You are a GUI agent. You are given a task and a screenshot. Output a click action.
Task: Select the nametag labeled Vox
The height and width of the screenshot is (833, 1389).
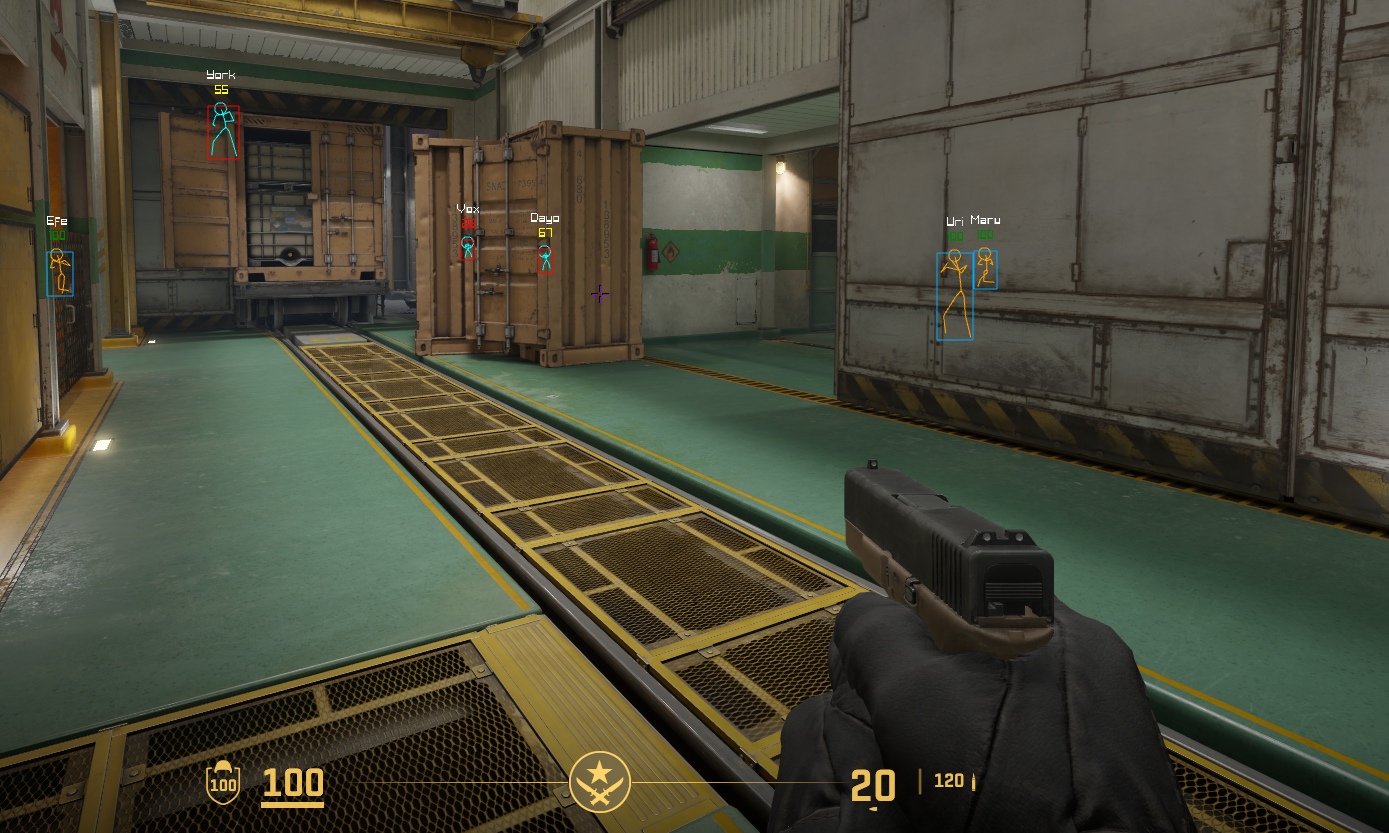coord(467,209)
